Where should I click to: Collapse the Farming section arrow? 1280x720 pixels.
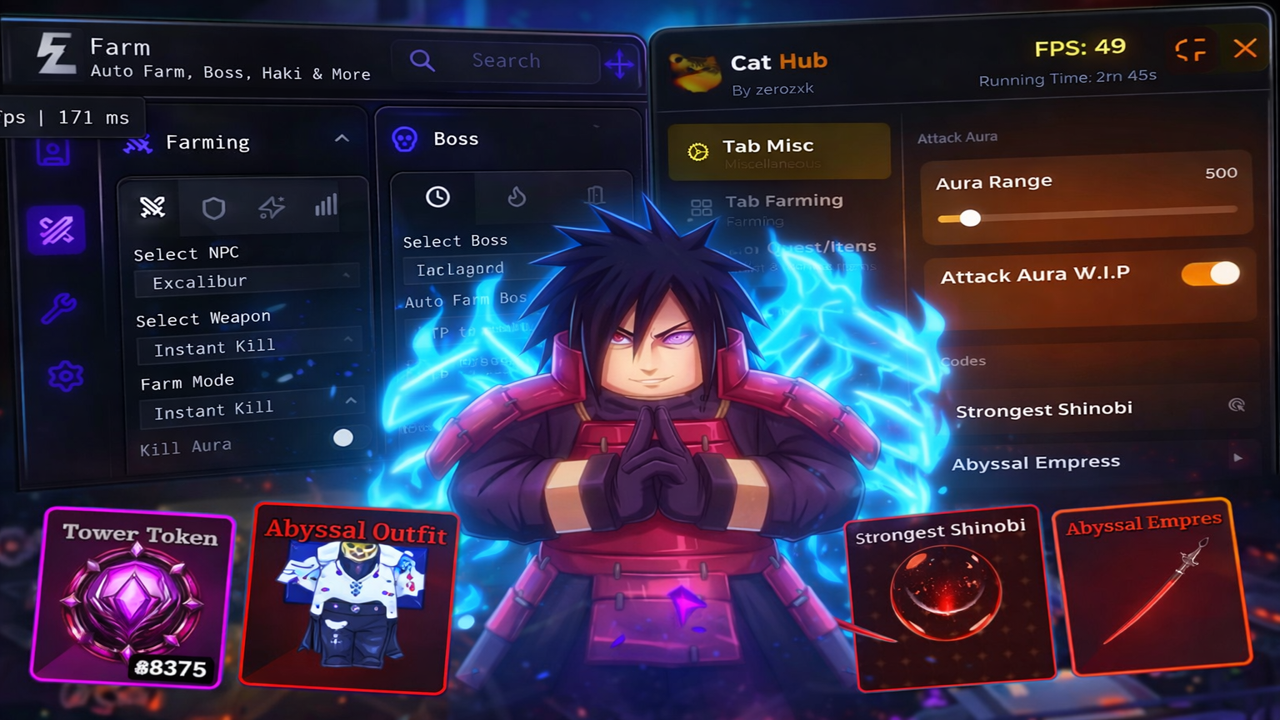[342, 139]
